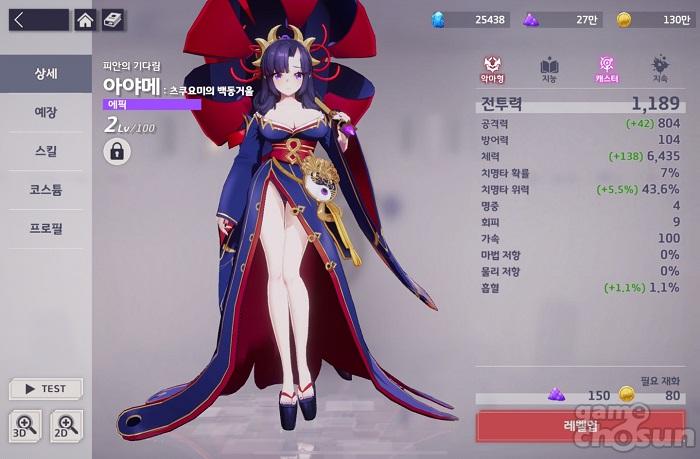Start the TEST playback
This screenshot has height=459, width=700.
pyautogui.click(x=45, y=389)
